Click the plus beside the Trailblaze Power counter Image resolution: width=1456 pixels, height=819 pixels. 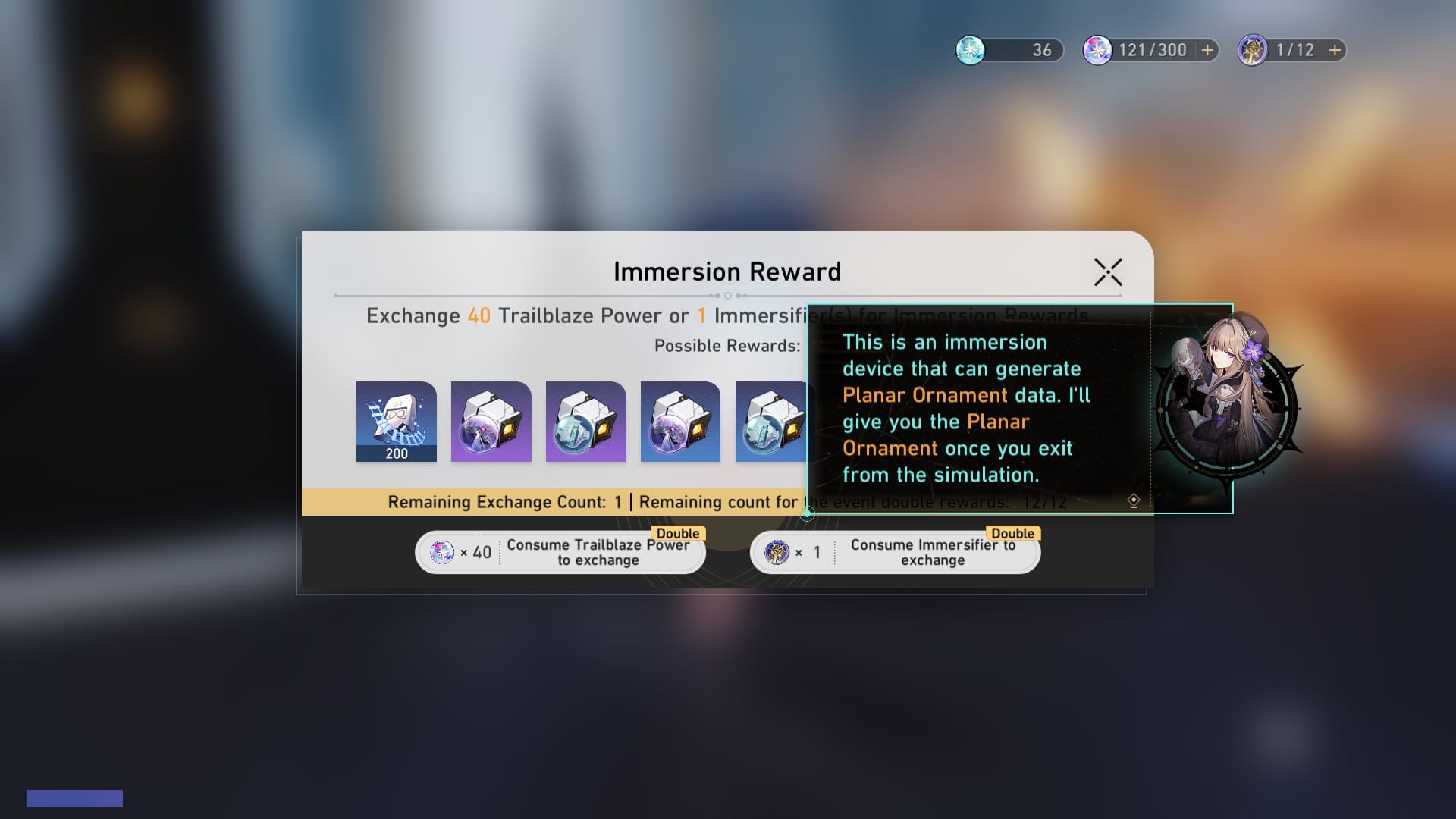point(1205,50)
